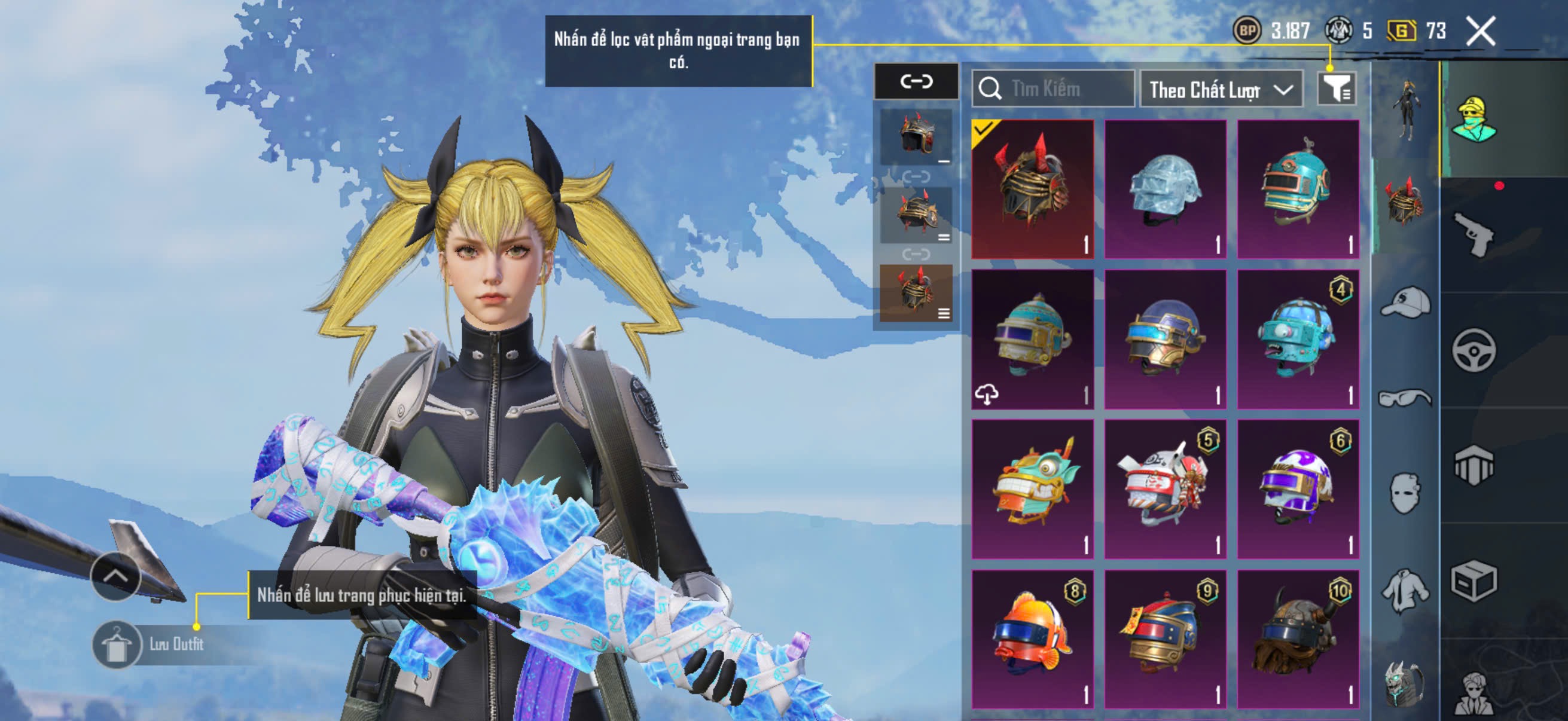The image size is (1568, 721).
Task: Focus the Tìm Kiếm search field
Action: 1053,90
